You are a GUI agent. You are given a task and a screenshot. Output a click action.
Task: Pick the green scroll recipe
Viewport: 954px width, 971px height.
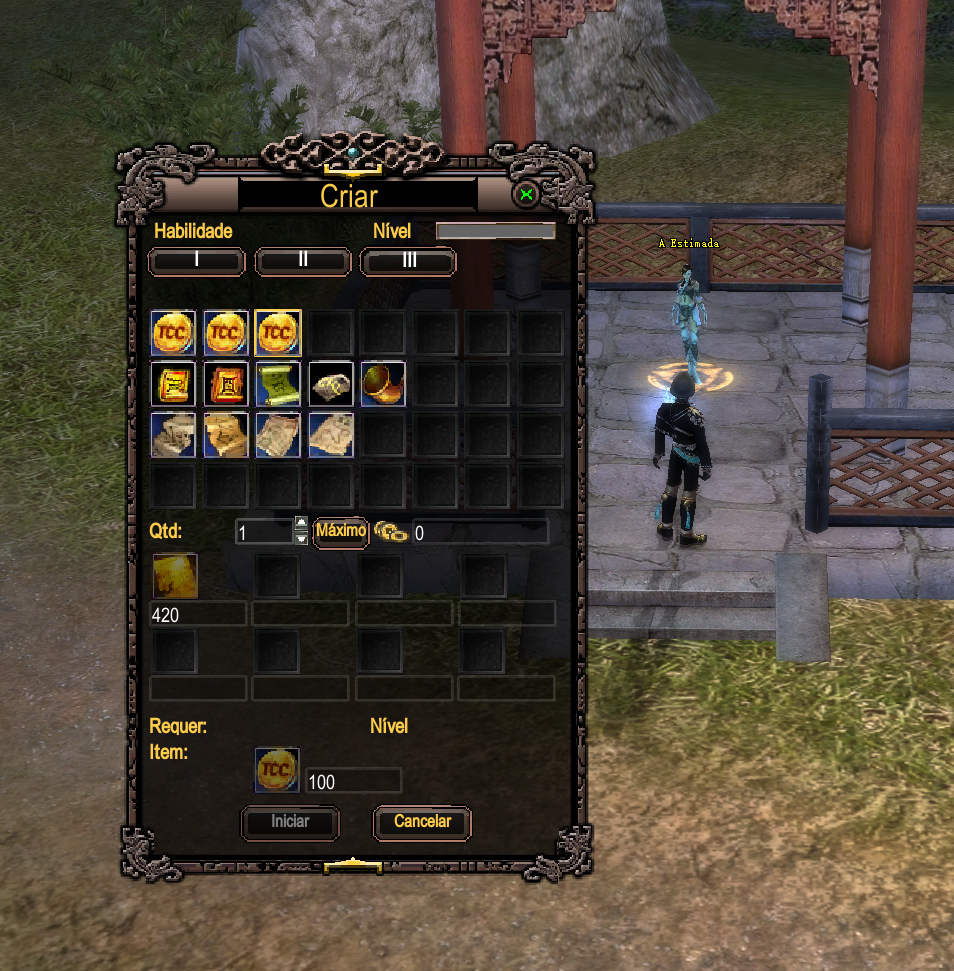click(278, 384)
